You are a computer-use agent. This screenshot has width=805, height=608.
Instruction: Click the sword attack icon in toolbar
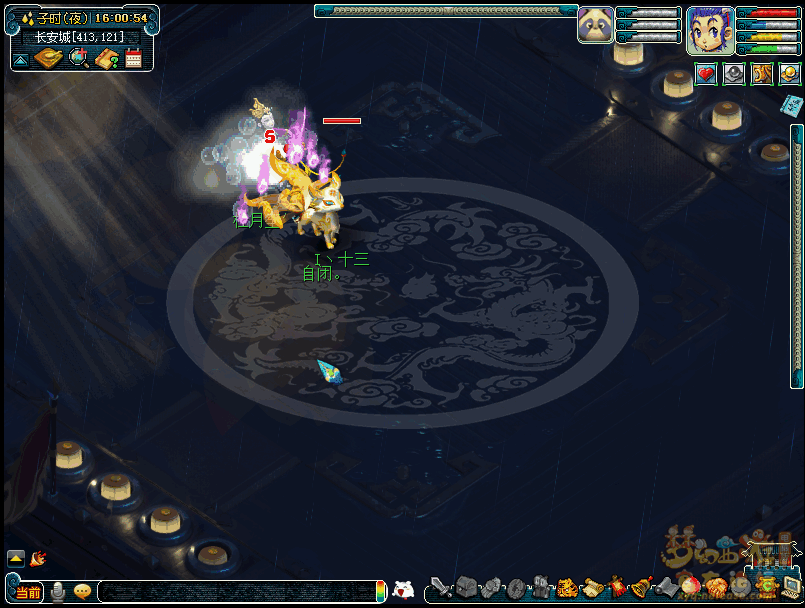(x=440, y=588)
